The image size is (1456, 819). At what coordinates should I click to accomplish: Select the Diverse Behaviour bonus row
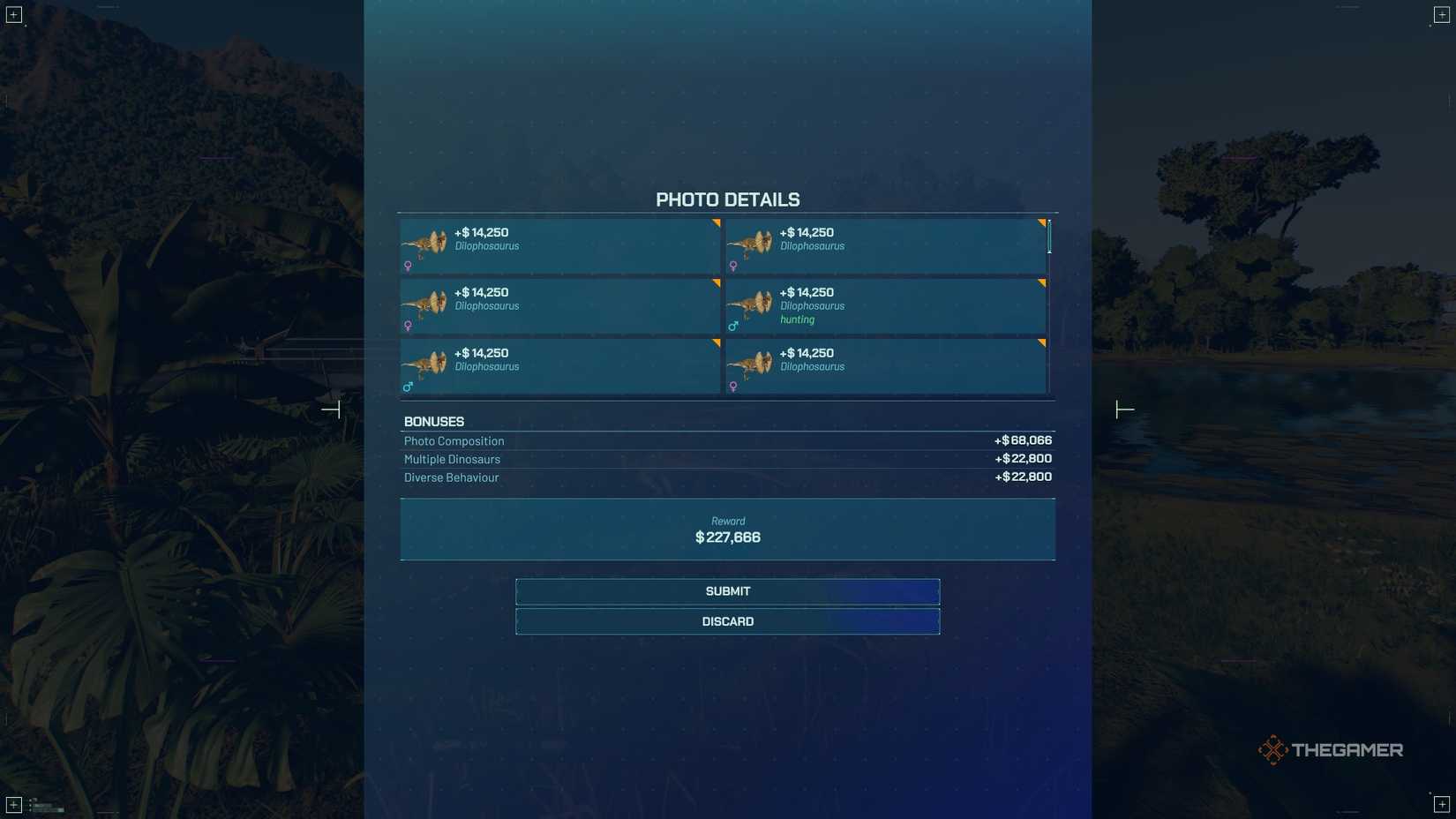pyautogui.click(x=728, y=477)
